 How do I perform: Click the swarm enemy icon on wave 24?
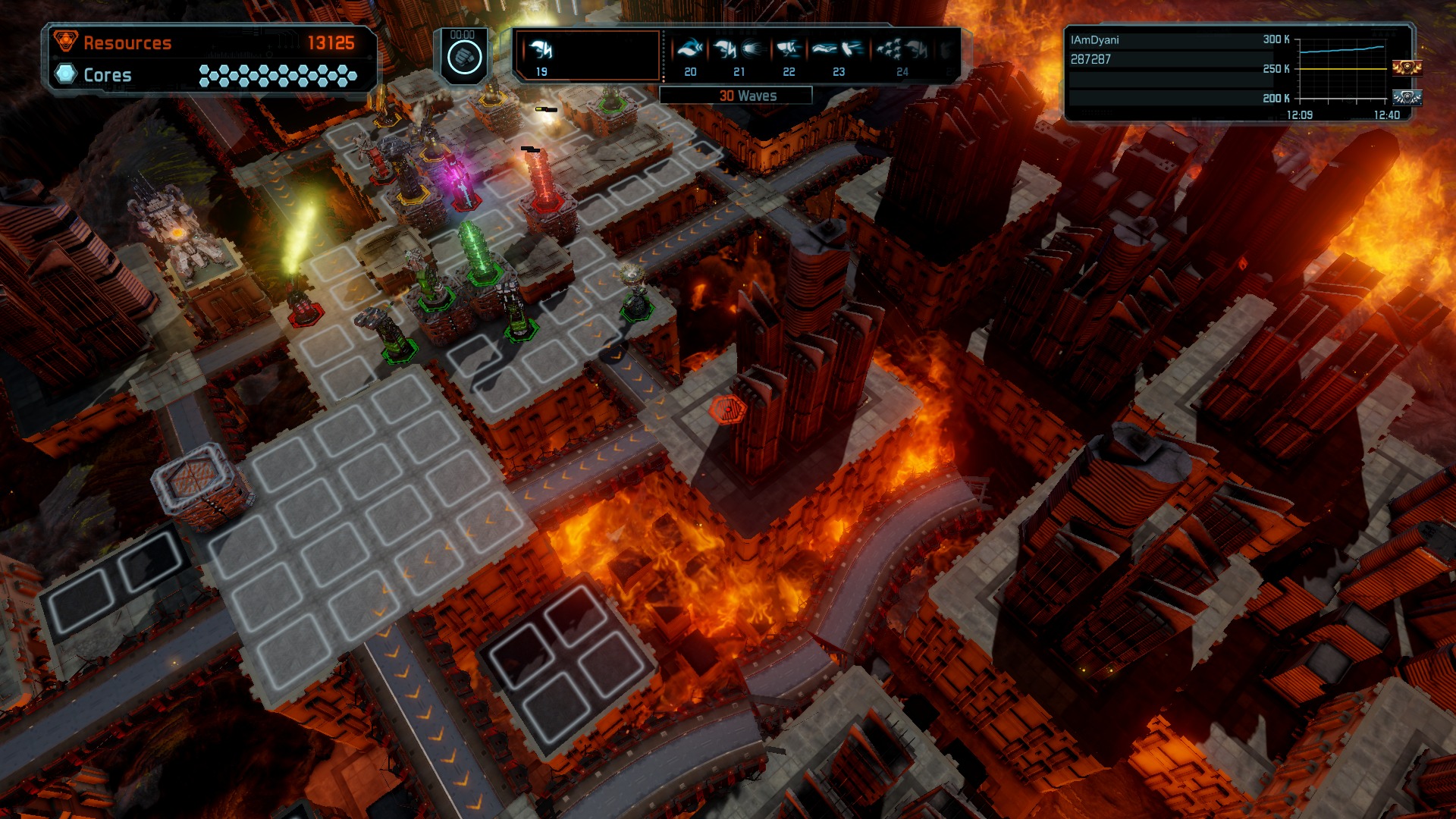tap(887, 49)
